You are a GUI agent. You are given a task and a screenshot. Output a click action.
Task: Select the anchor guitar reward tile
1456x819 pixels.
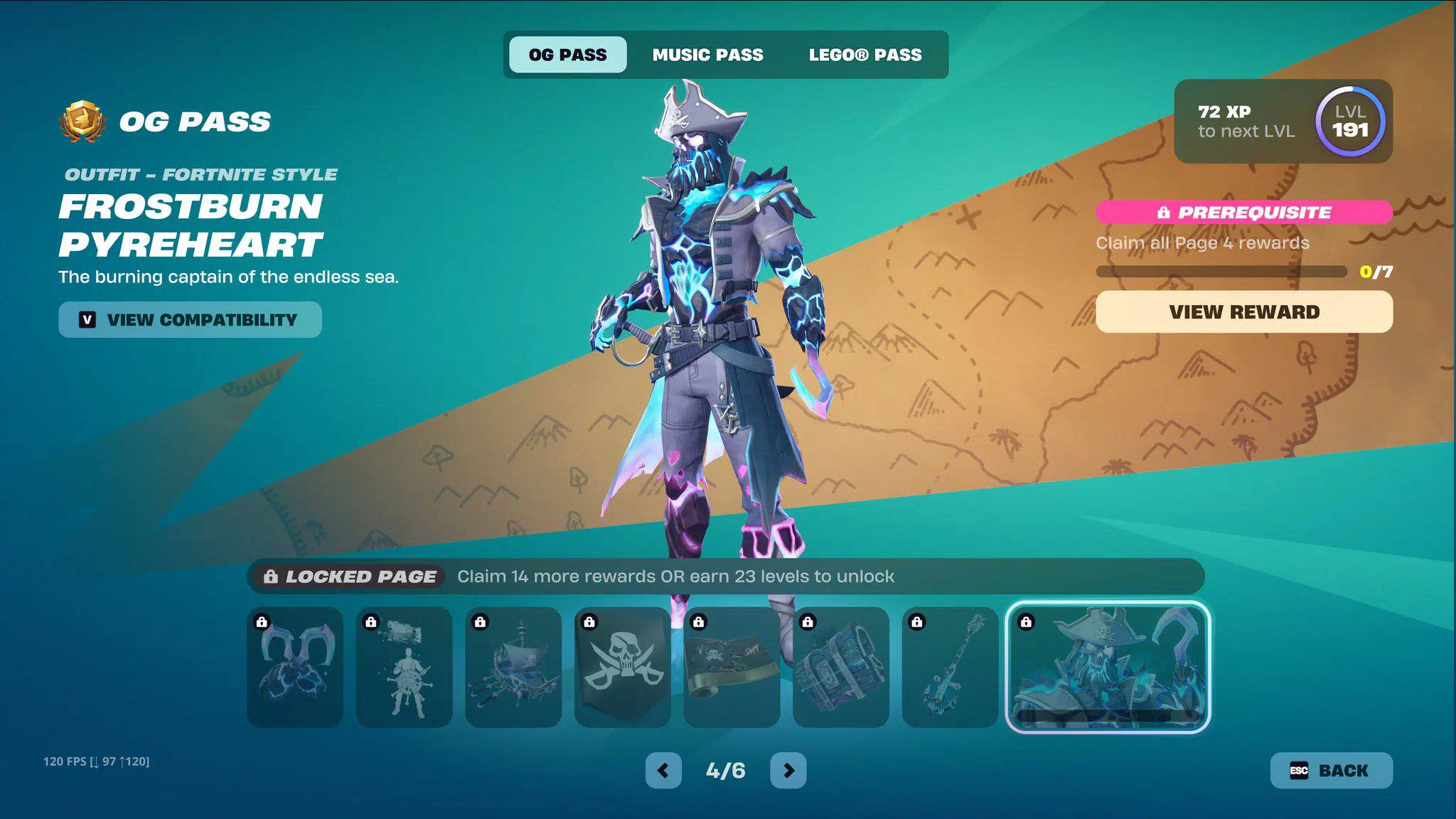click(950, 667)
